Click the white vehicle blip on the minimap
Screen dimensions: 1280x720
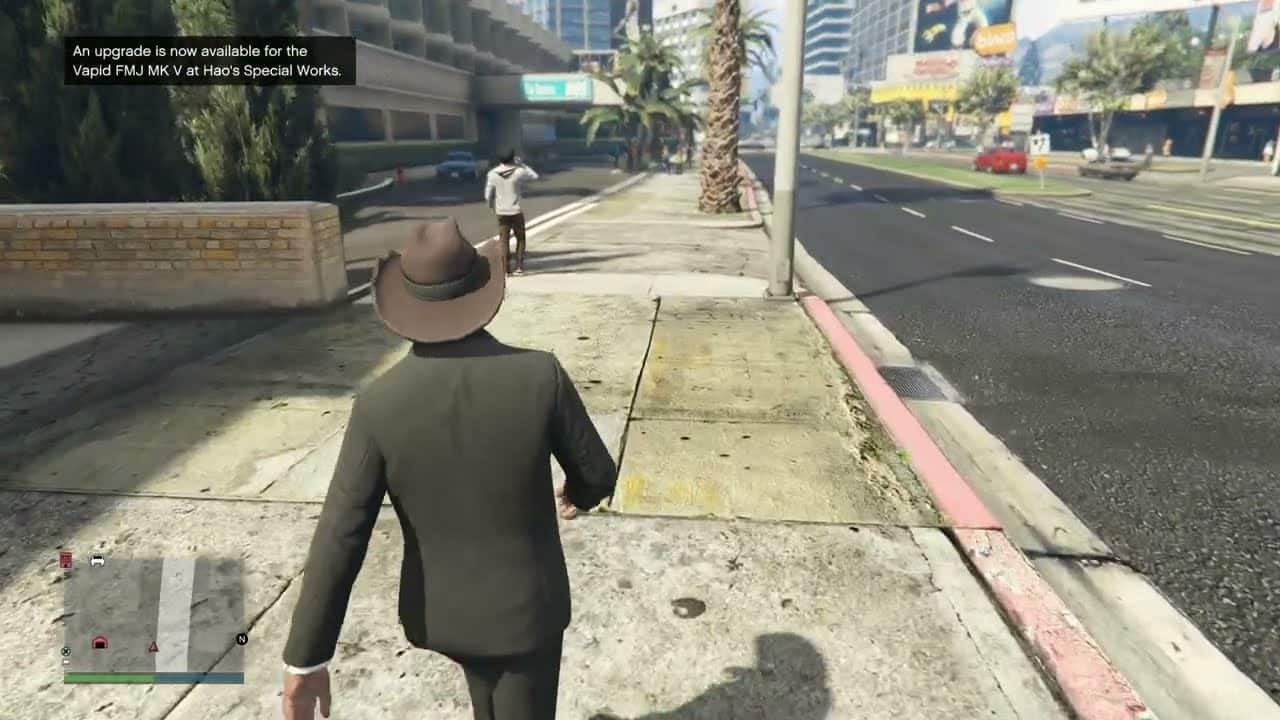(97, 560)
